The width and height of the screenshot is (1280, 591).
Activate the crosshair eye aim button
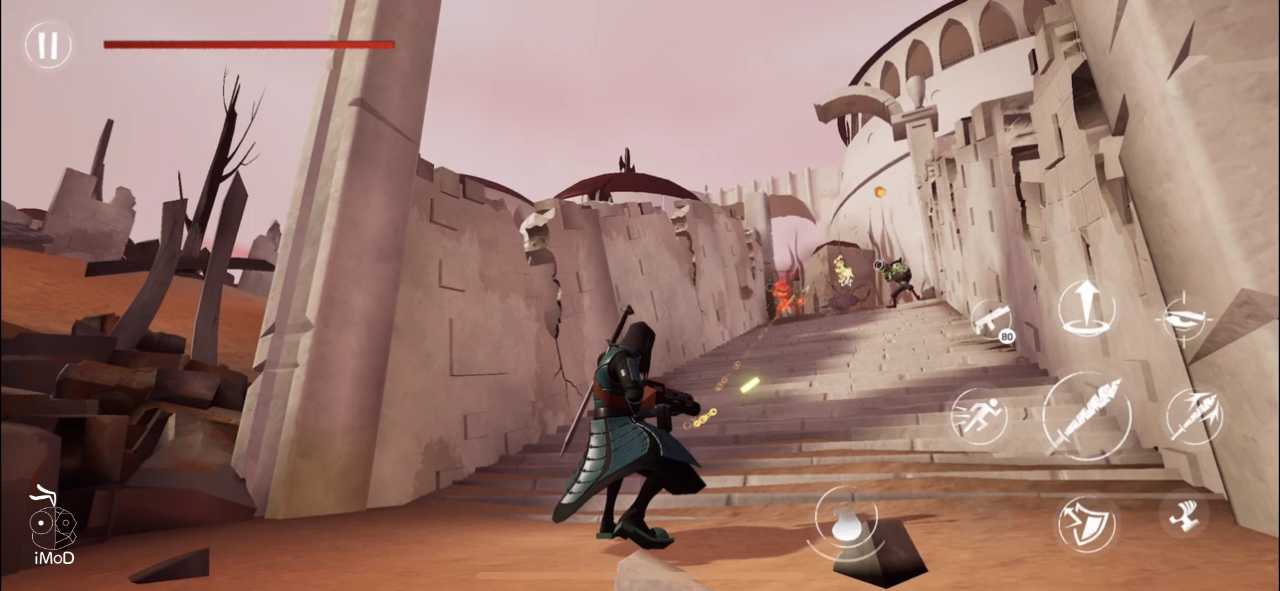click(1184, 320)
